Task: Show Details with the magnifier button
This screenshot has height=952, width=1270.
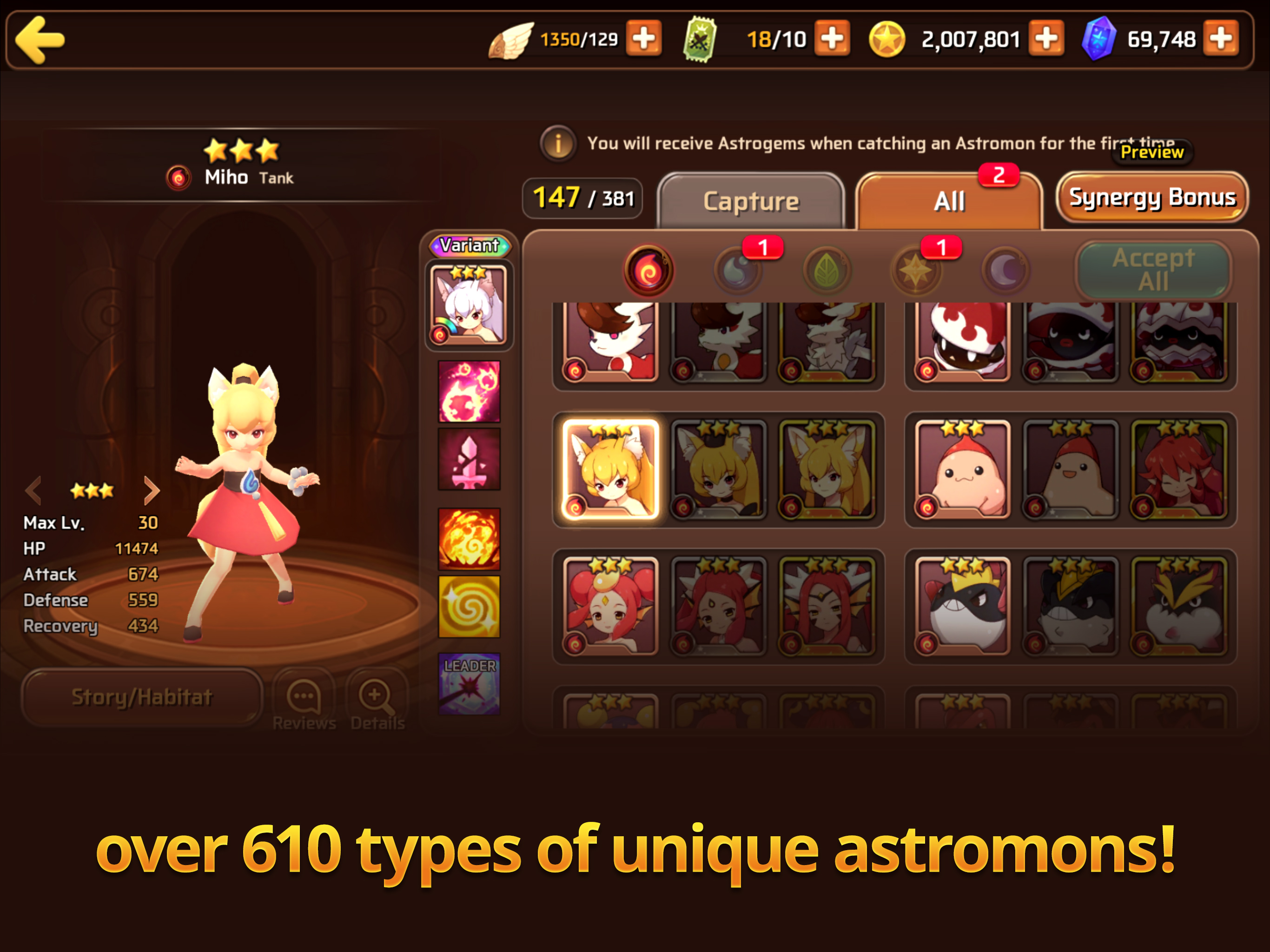Action: pos(377,701)
